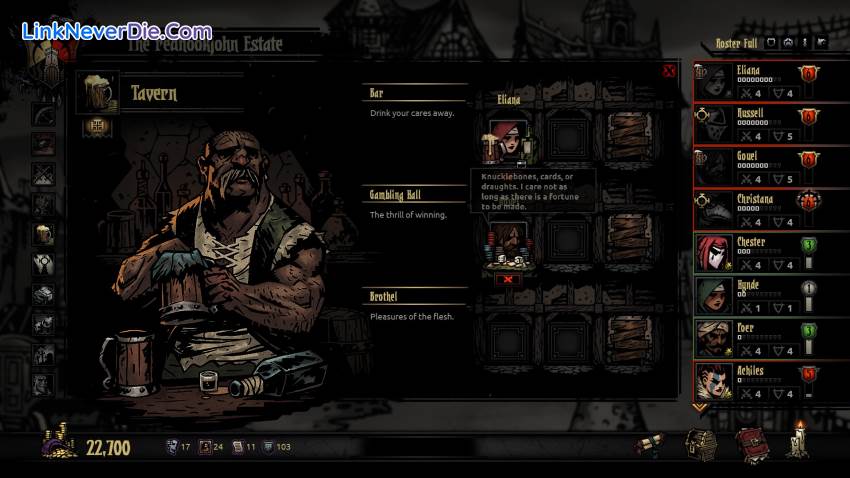Open the red journal book

(x=750, y=445)
